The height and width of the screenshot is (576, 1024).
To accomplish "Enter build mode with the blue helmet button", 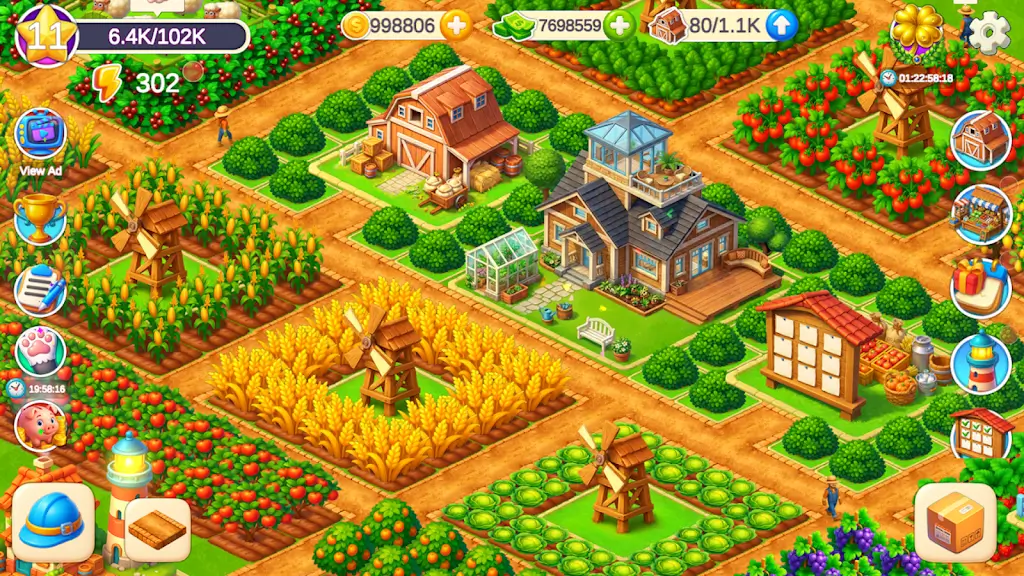I will coord(54,522).
